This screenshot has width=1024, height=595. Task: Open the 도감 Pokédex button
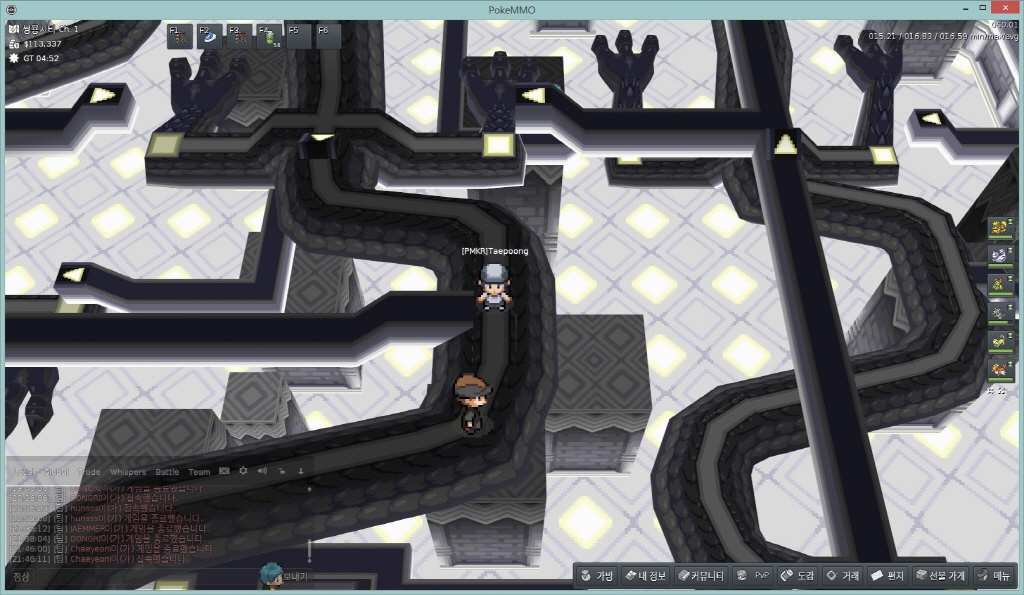pos(798,576)
